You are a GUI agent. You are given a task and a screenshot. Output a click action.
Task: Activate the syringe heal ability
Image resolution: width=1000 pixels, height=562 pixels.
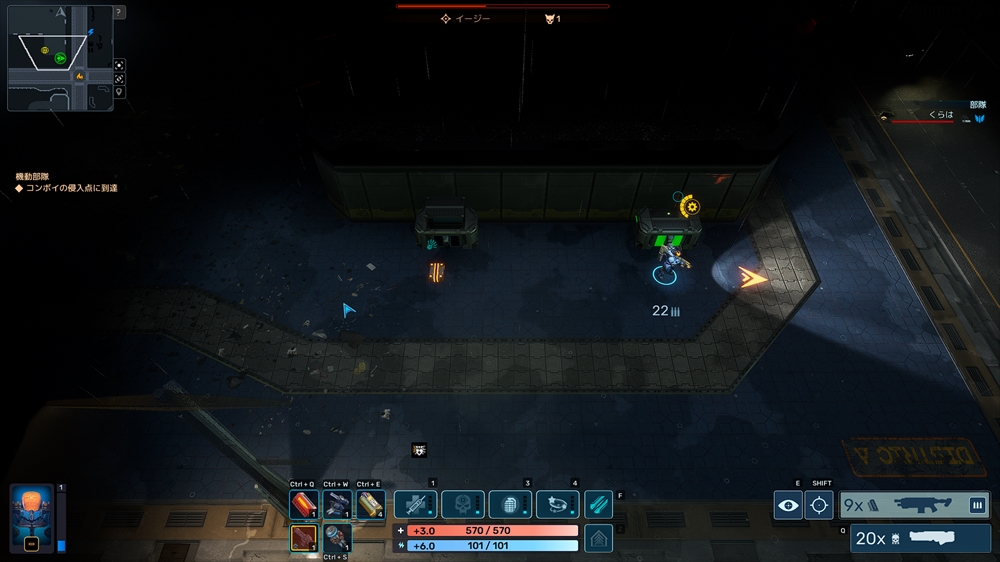[x=415, y=504]
